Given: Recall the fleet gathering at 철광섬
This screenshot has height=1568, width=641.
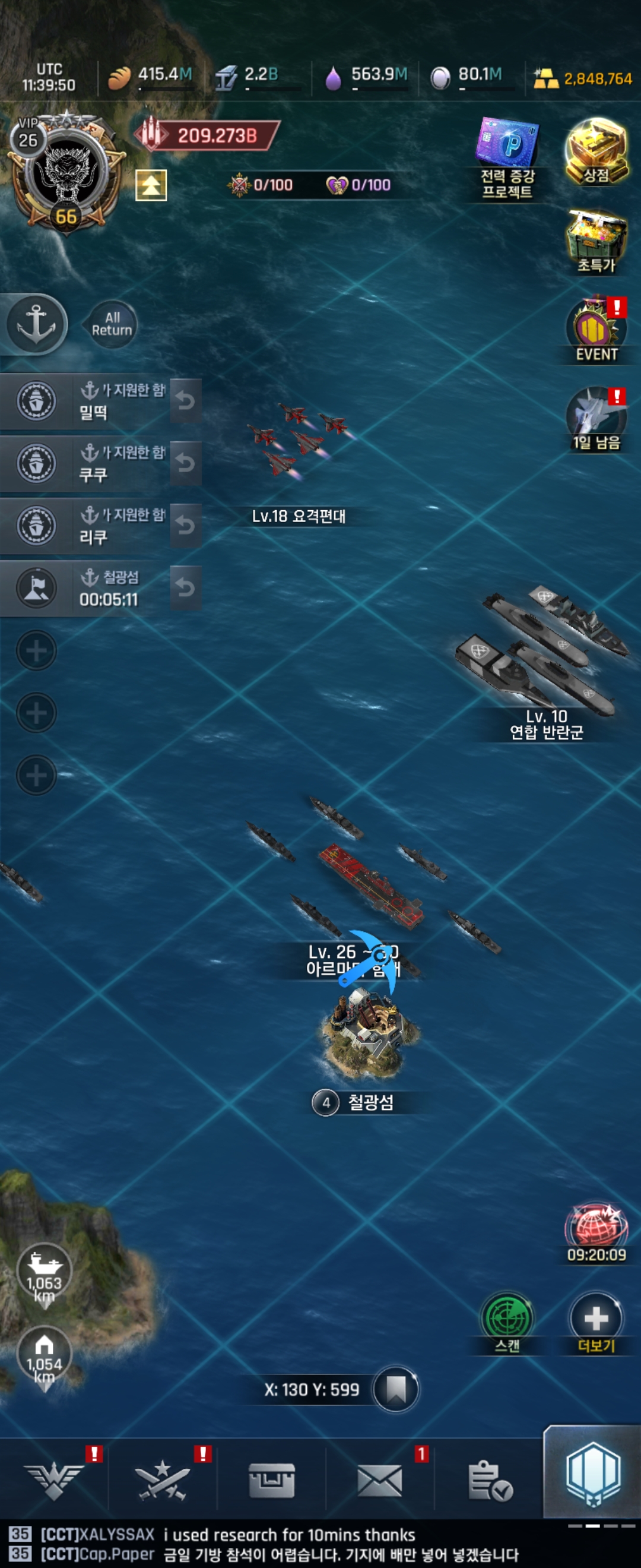Looking at the screenshot, I should click(x=186, y=588).
